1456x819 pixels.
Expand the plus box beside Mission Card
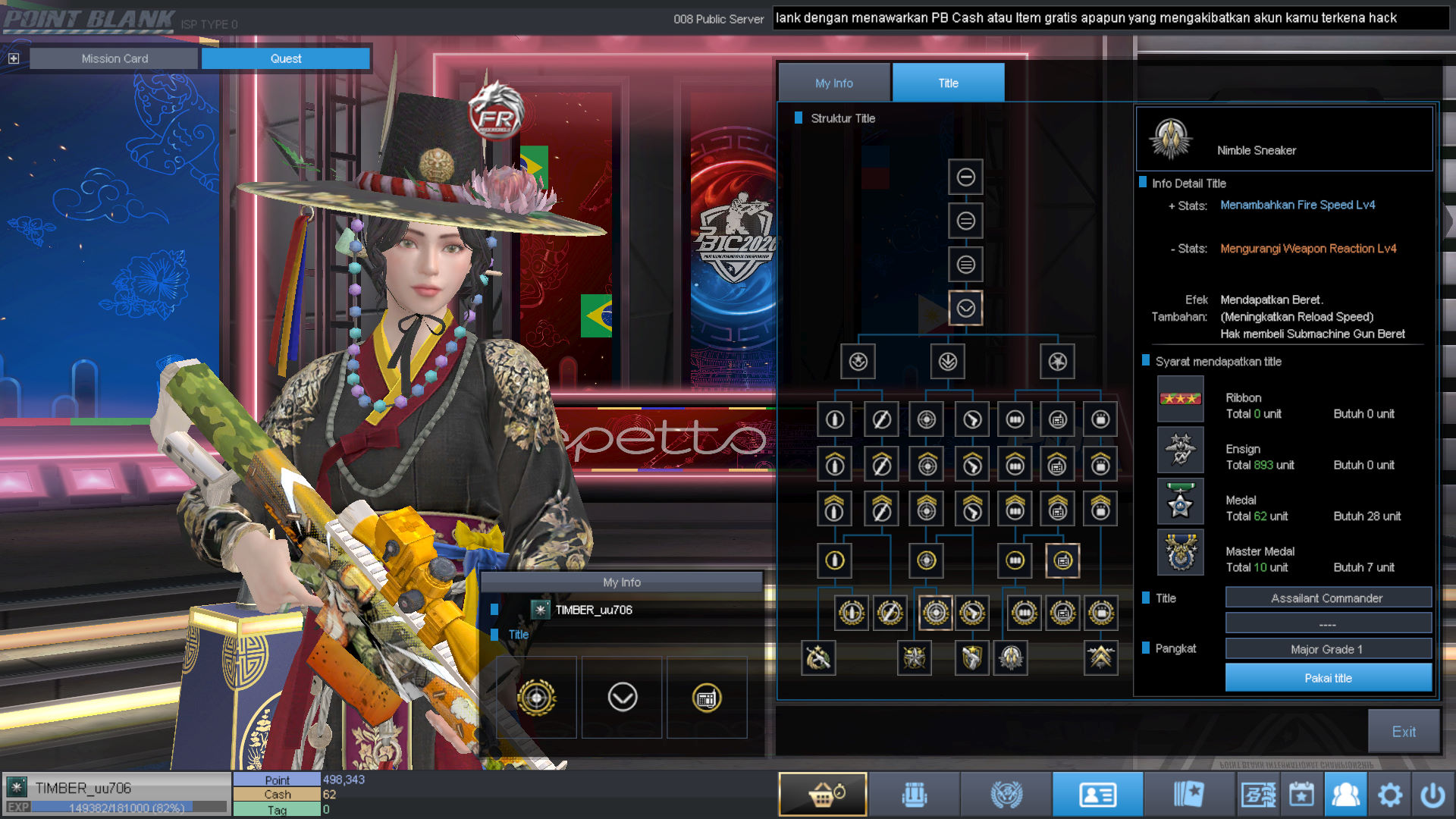14,58
